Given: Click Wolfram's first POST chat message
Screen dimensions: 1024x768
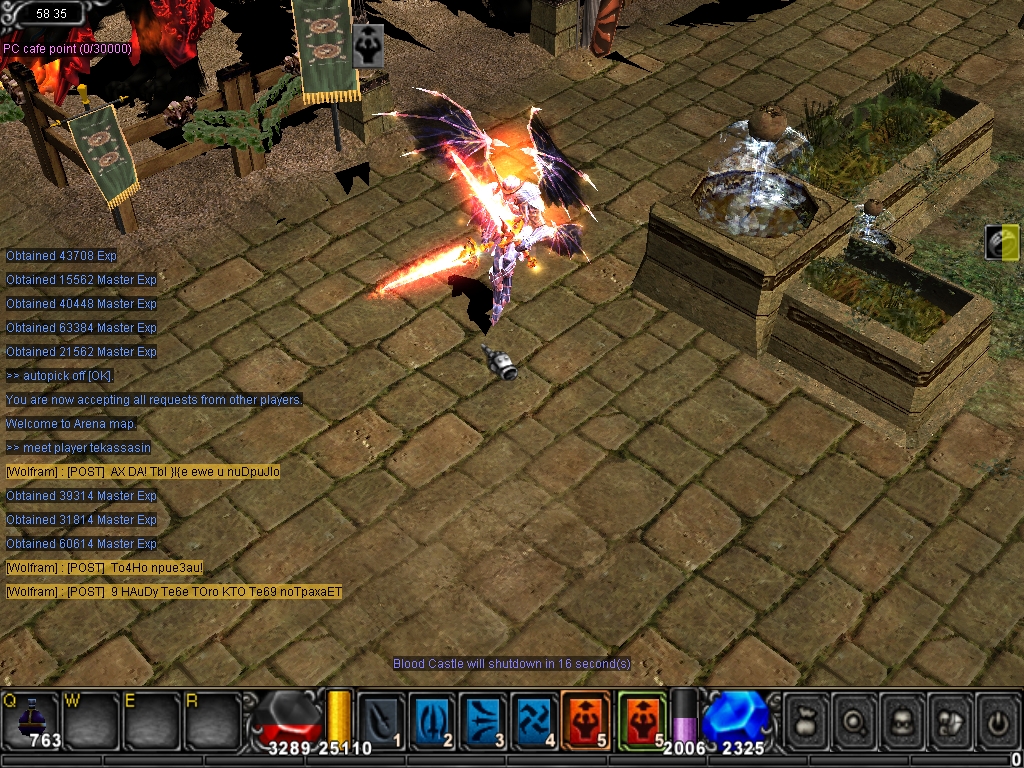Looking at the screenshot, I should pyautogui.click(x=143, y=472).
